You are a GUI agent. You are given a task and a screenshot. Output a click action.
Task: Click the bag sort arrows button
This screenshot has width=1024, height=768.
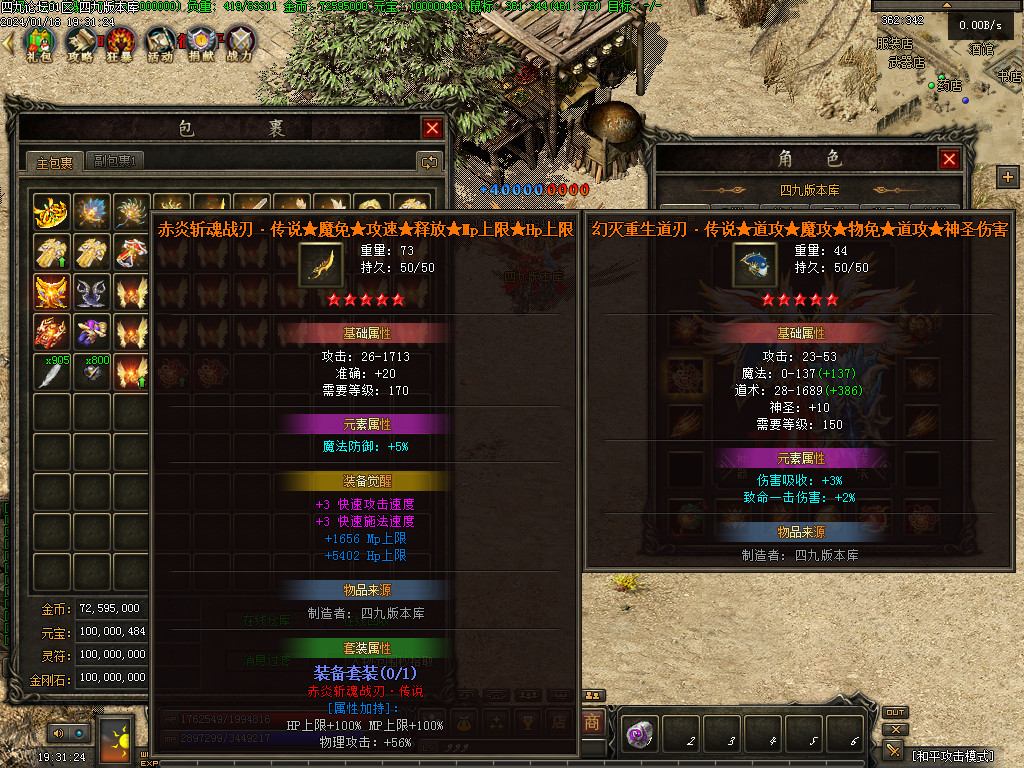429,162
